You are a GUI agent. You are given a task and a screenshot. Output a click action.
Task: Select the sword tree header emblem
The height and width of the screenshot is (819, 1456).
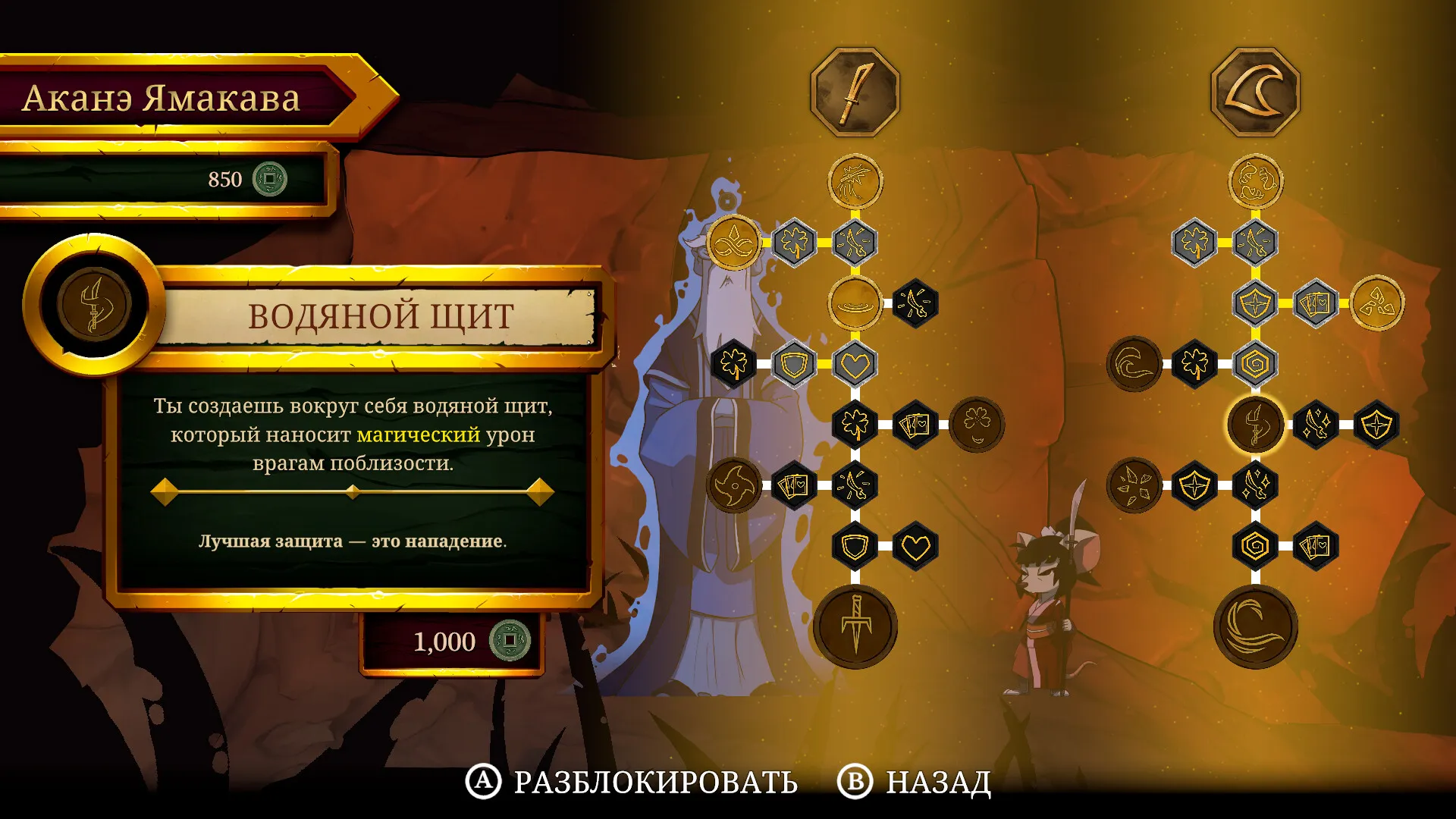click(855, 92)
